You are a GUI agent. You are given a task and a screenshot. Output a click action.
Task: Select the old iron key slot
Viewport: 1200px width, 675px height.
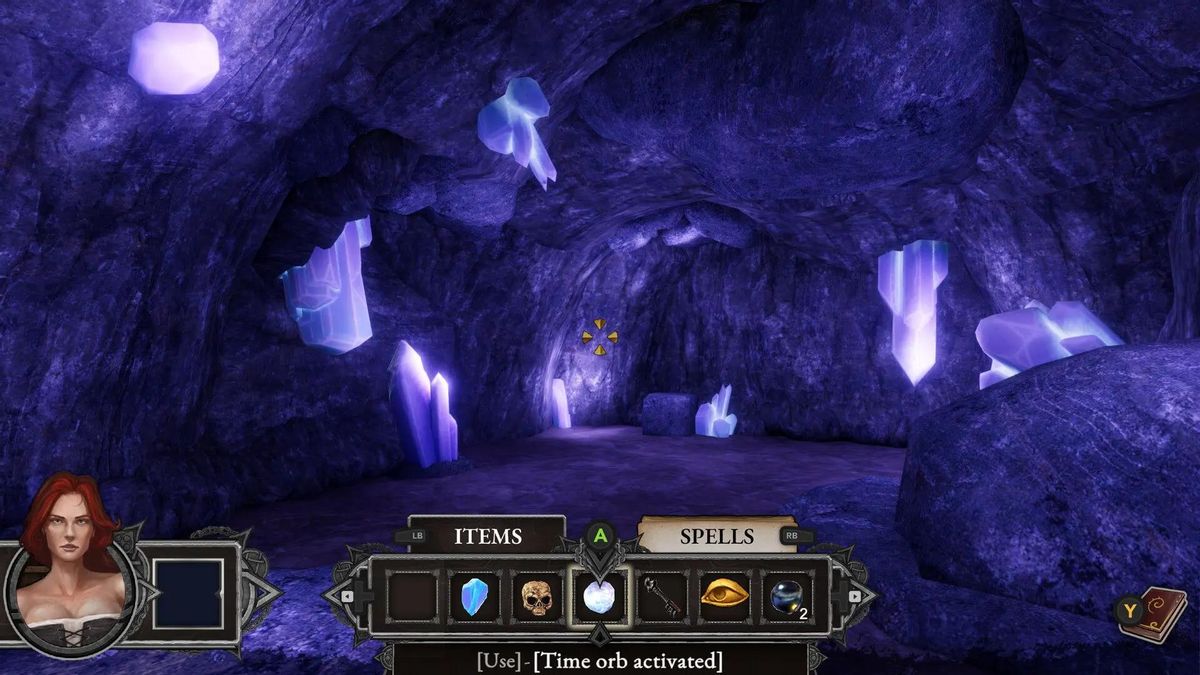coord(662,598)
